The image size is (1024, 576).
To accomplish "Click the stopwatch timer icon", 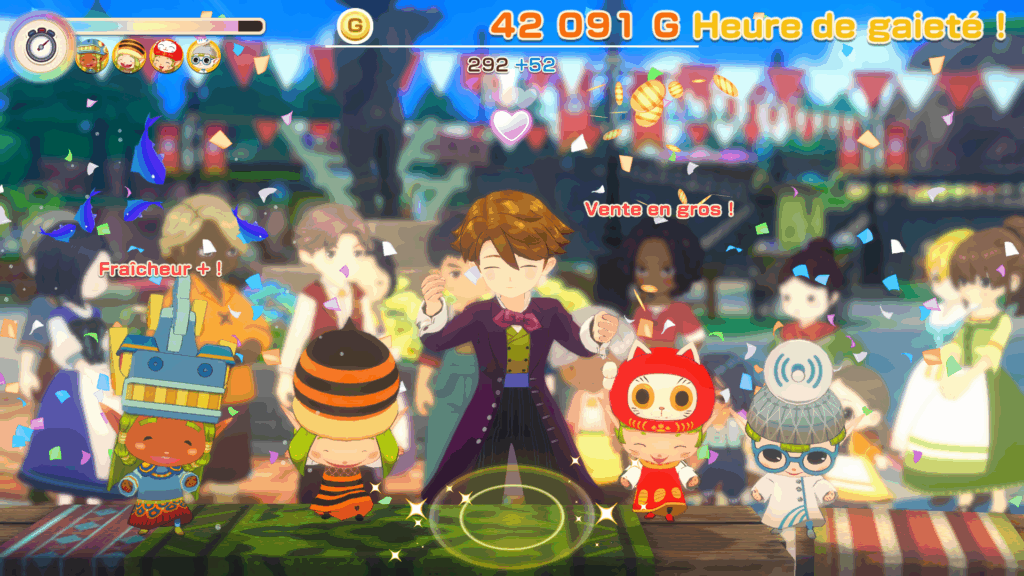I will 39,45.
